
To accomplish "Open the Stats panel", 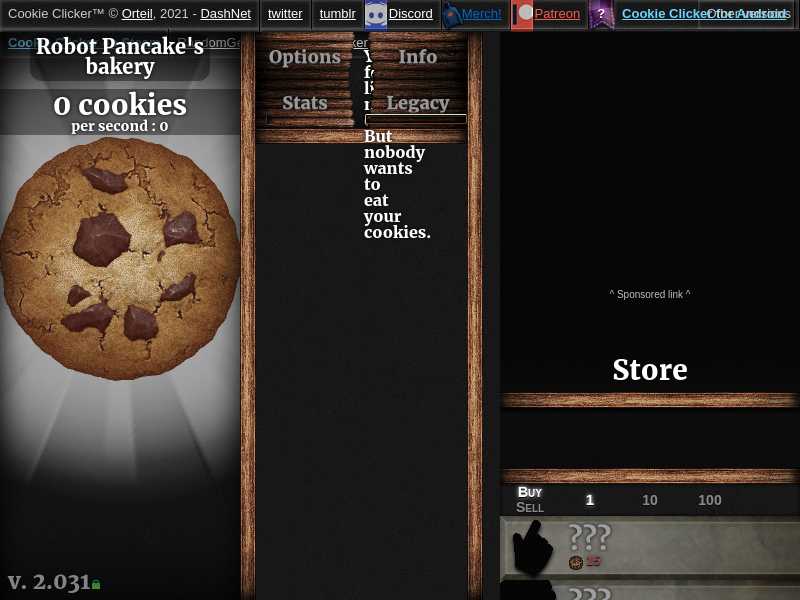I will coord(305,103).
